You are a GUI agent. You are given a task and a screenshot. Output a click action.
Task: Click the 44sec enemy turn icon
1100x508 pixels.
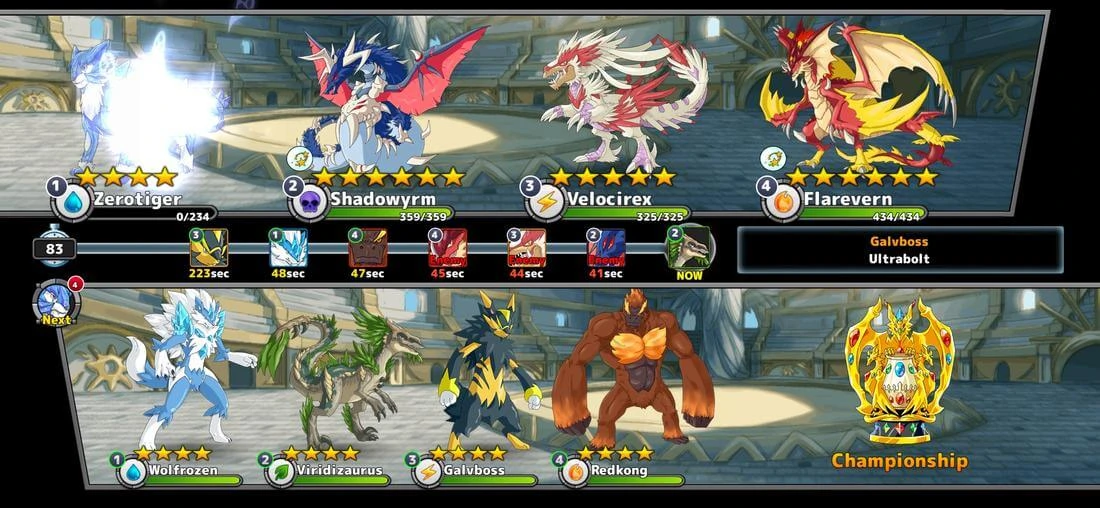[526, 248]
